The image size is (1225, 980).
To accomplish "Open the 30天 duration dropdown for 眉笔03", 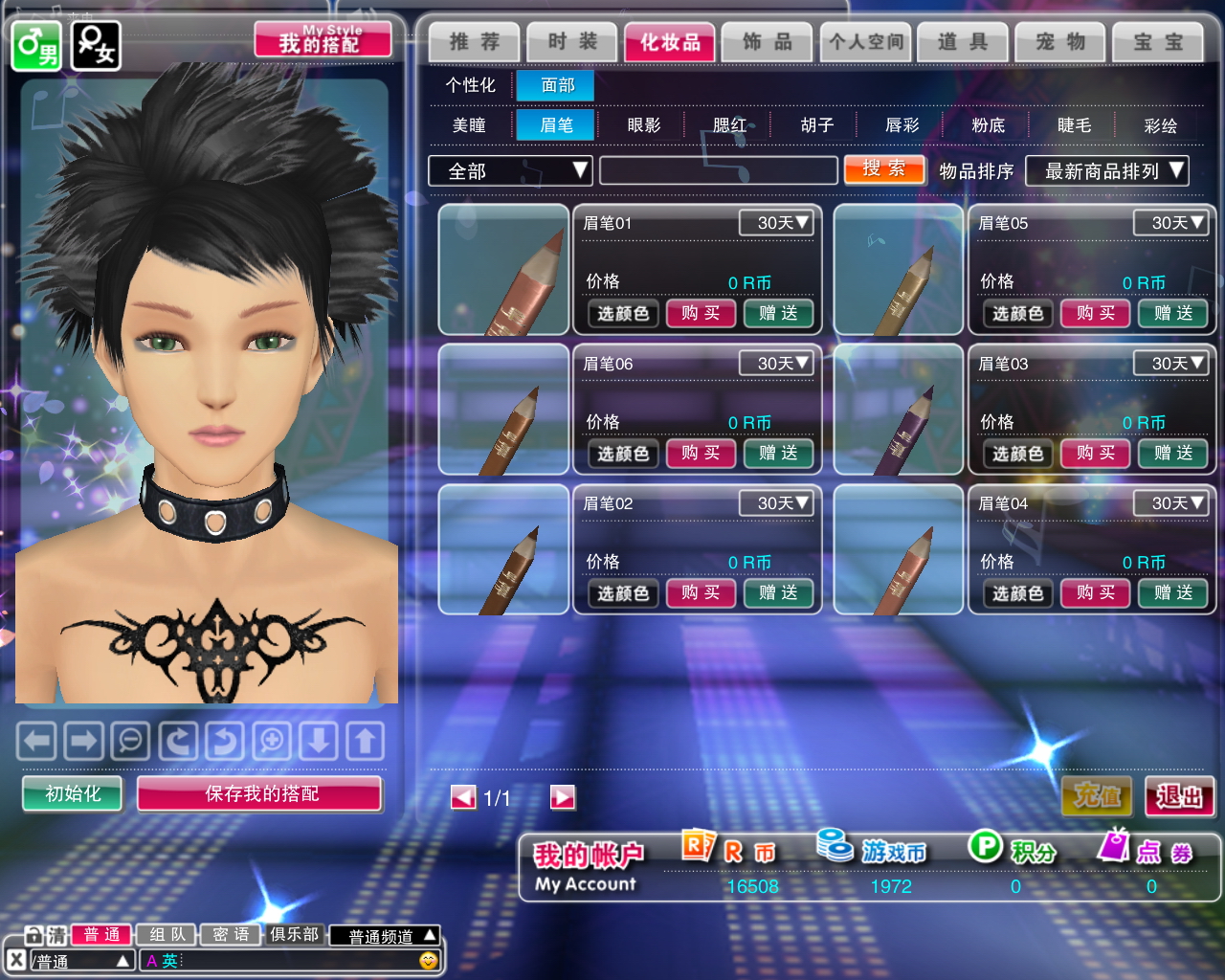I will 1170,363.
